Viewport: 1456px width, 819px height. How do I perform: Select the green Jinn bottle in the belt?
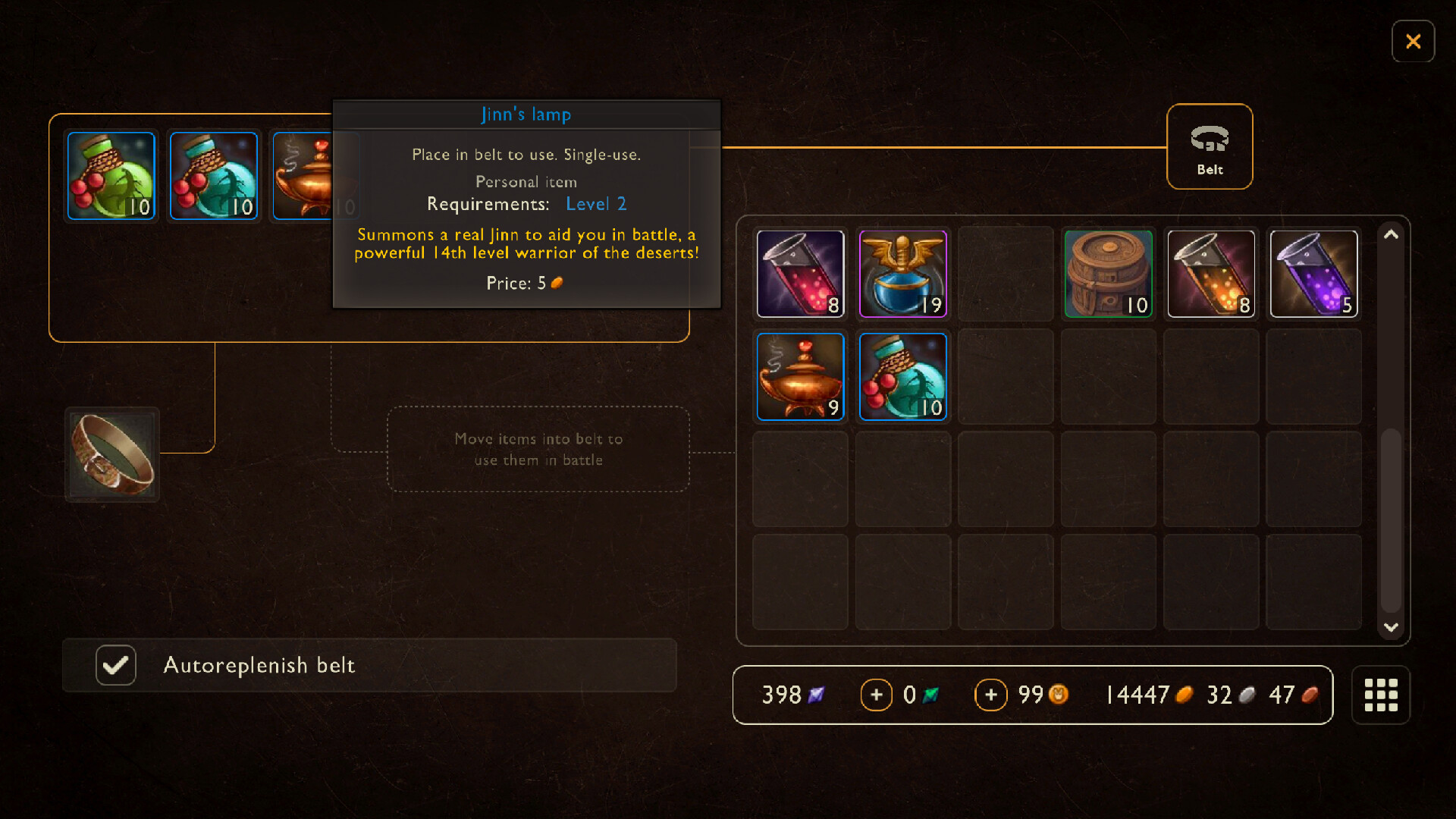111,175
